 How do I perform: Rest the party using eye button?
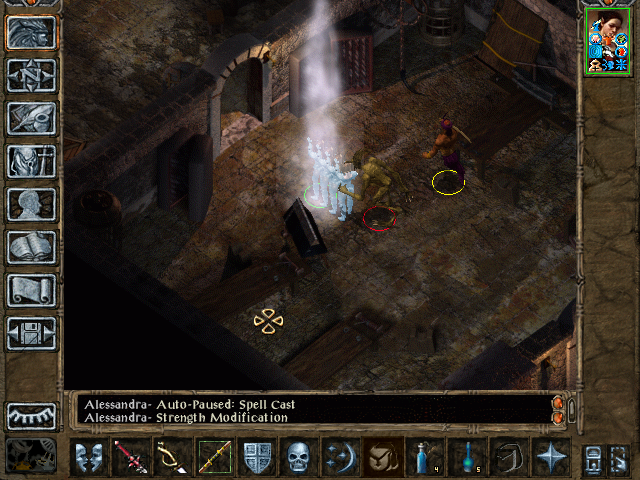[32, 416]
